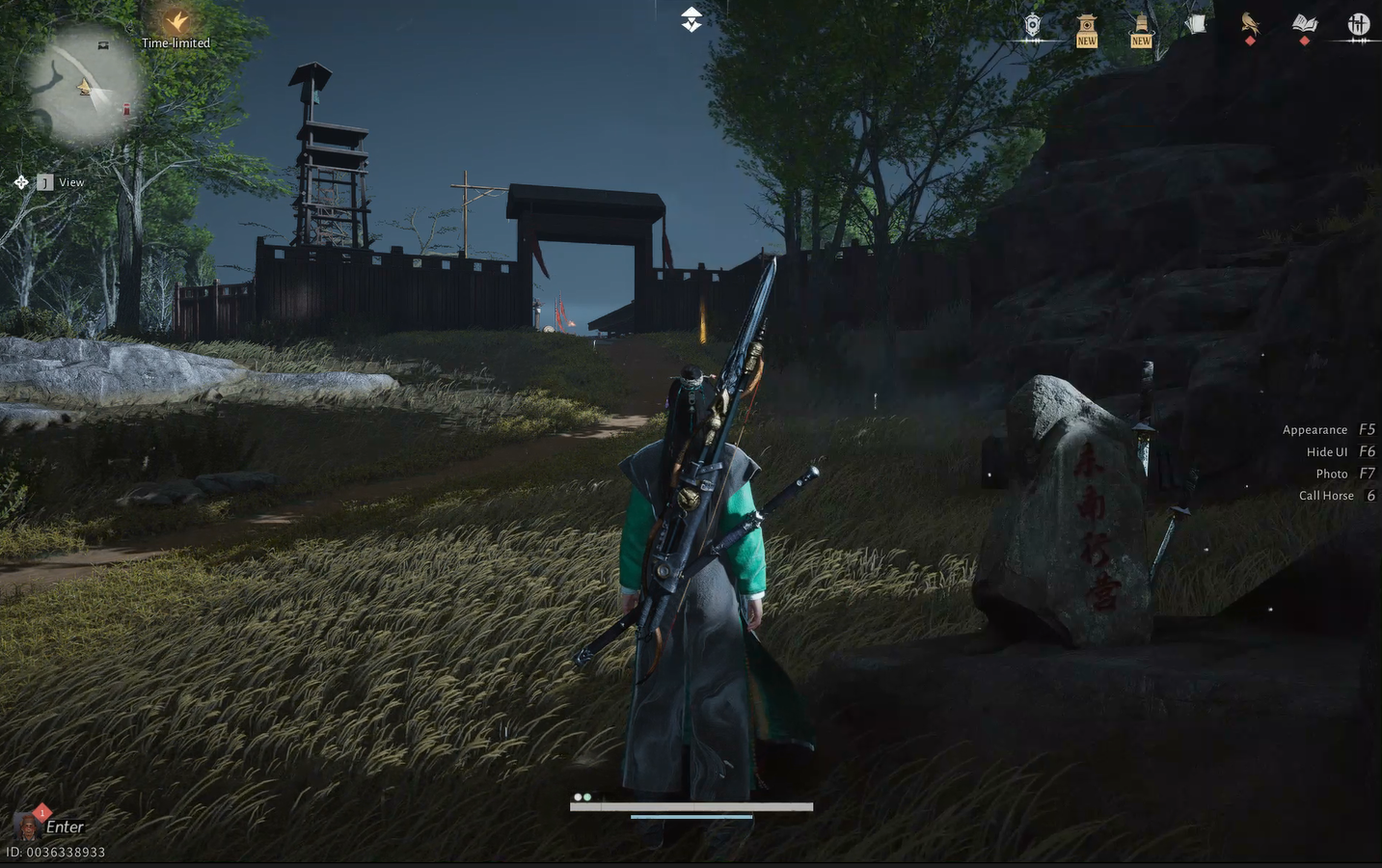
Task: Click the compass arrow icon at top center
Action: tap(691, 17)
